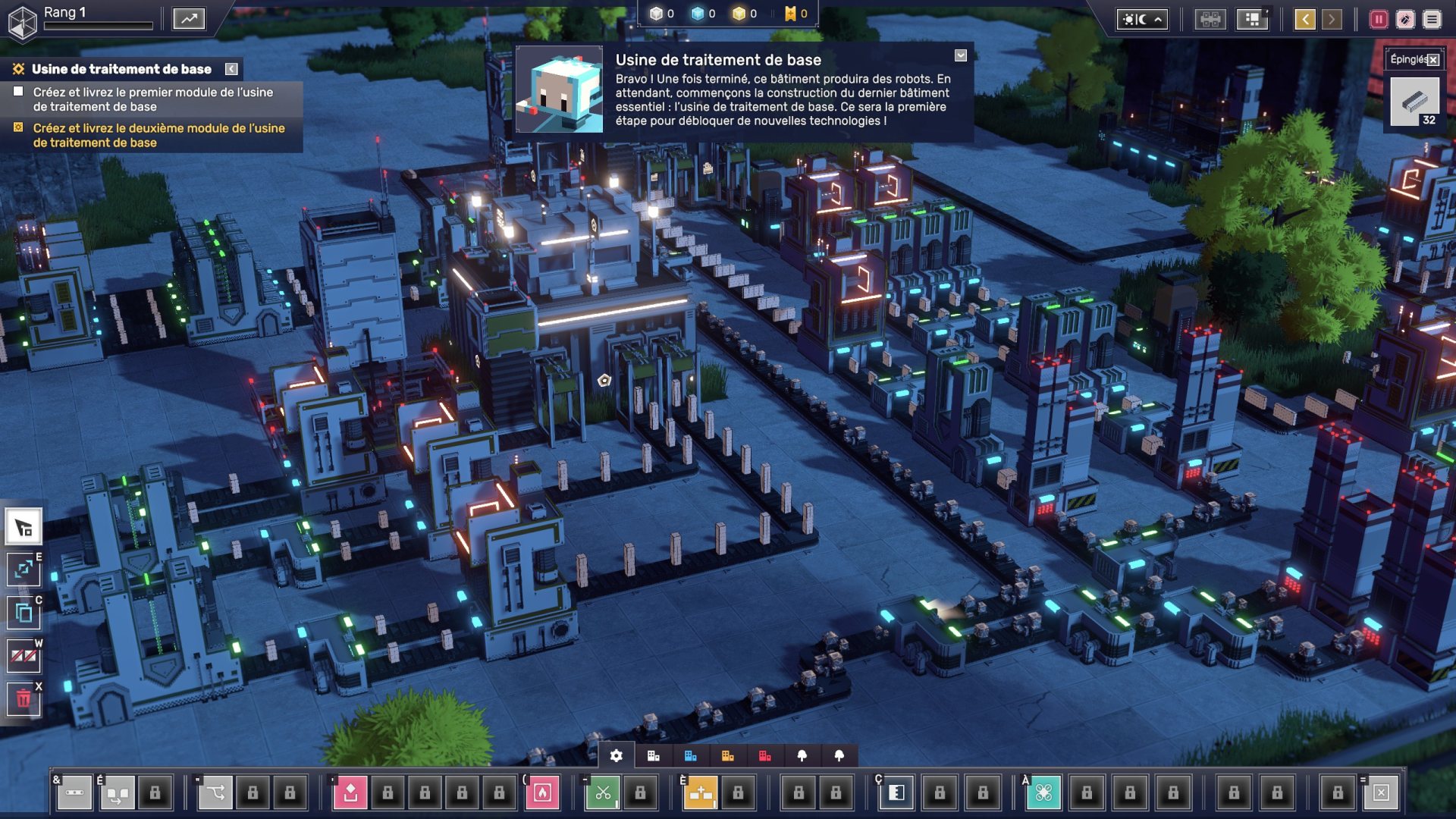Screen dimensions: 1456x819
Task: Activate the red trash delete tool
Action: [x=24, y=698]
